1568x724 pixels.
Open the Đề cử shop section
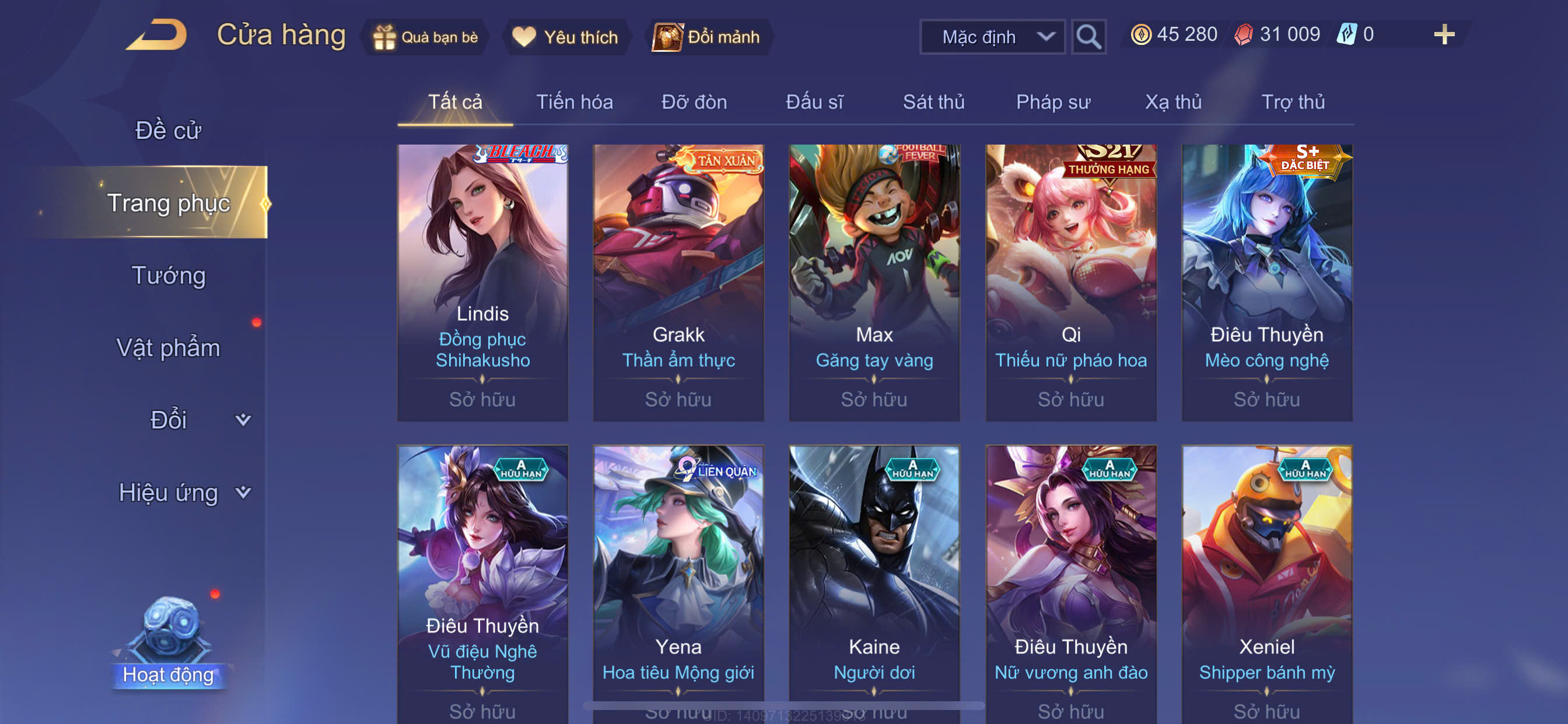point(168,130)
